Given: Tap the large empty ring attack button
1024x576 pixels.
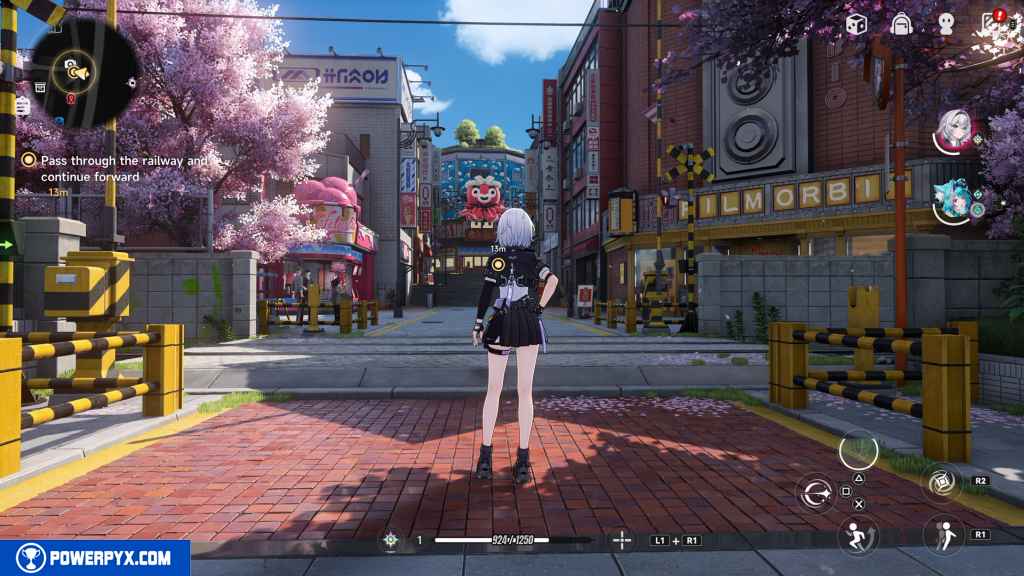Looking at the screenshot, I should tap(858, 449).
